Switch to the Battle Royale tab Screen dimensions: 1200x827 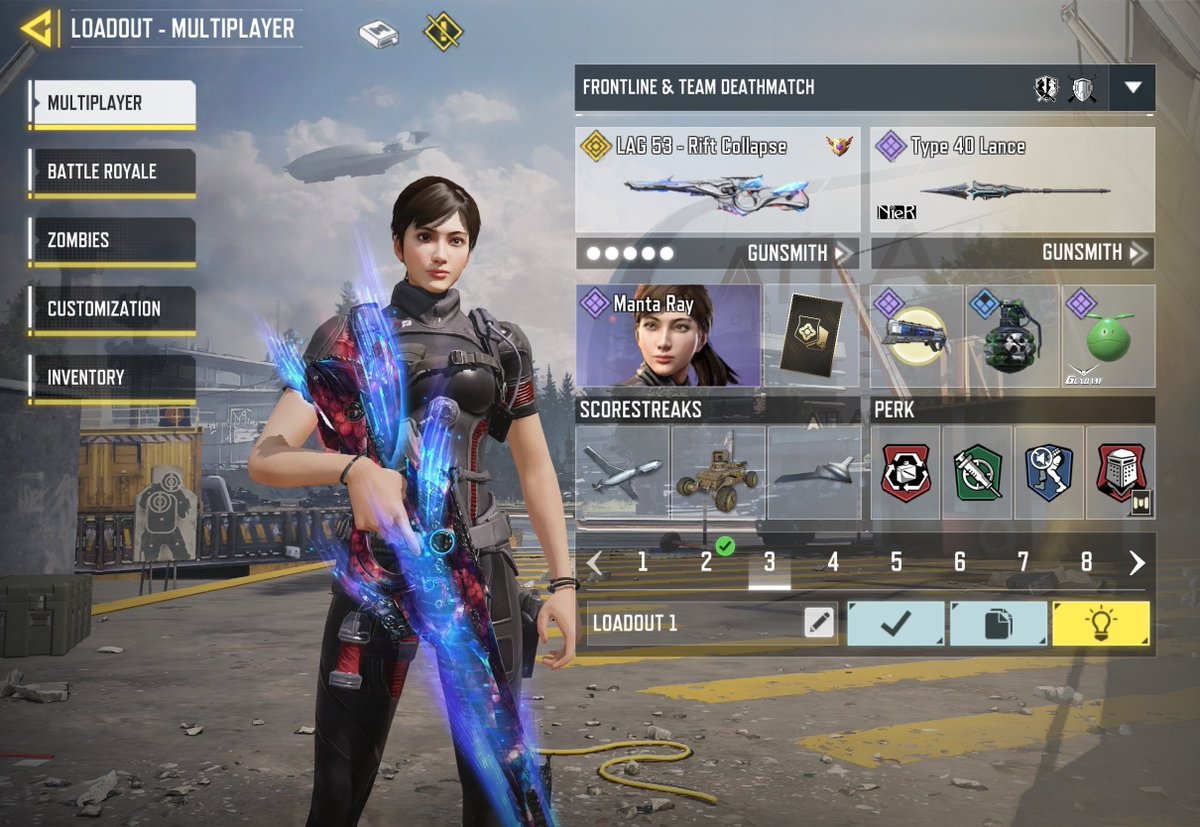[112, 171]
